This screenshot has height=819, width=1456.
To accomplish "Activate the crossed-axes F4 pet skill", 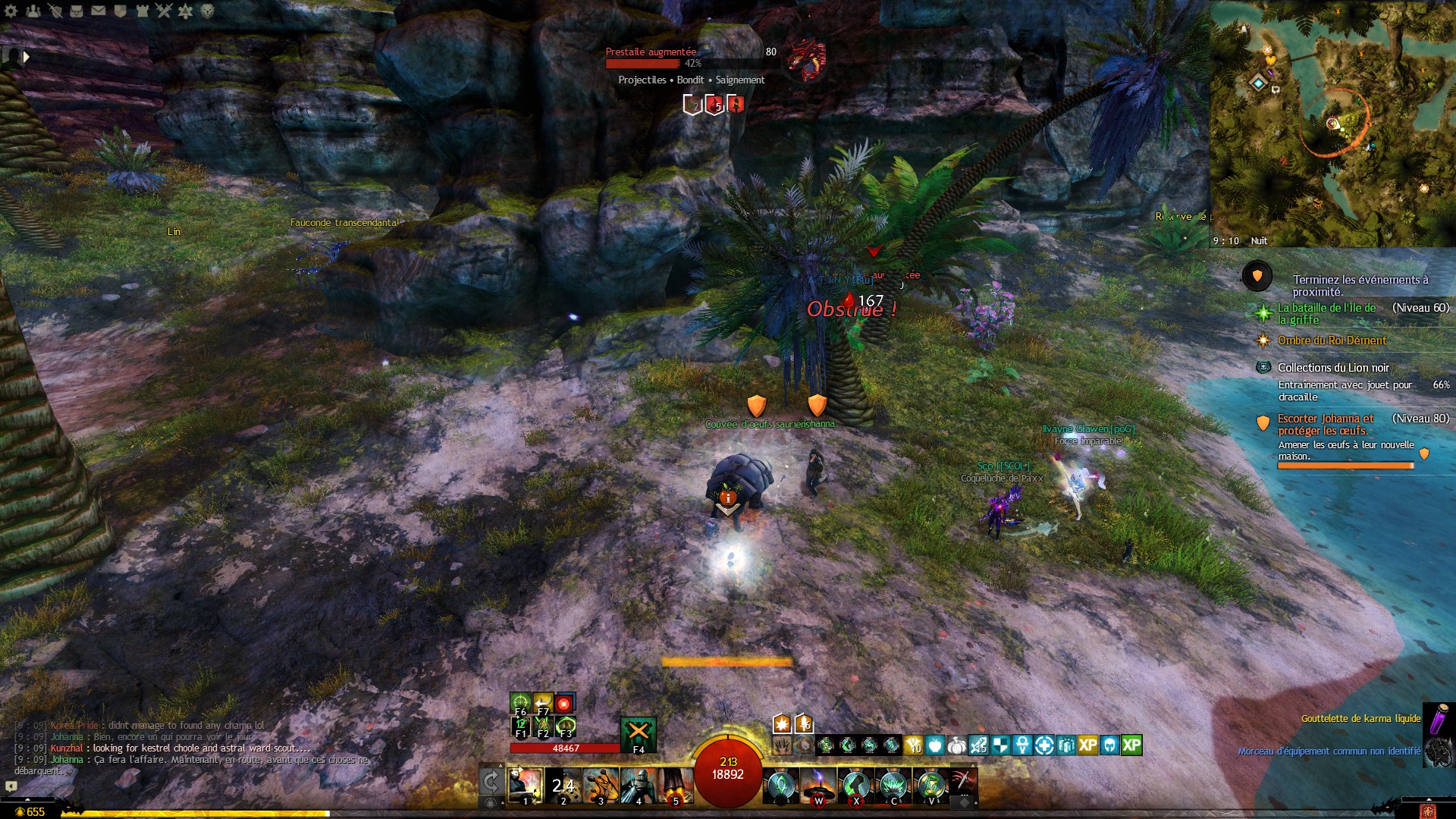I will (638, 733).
